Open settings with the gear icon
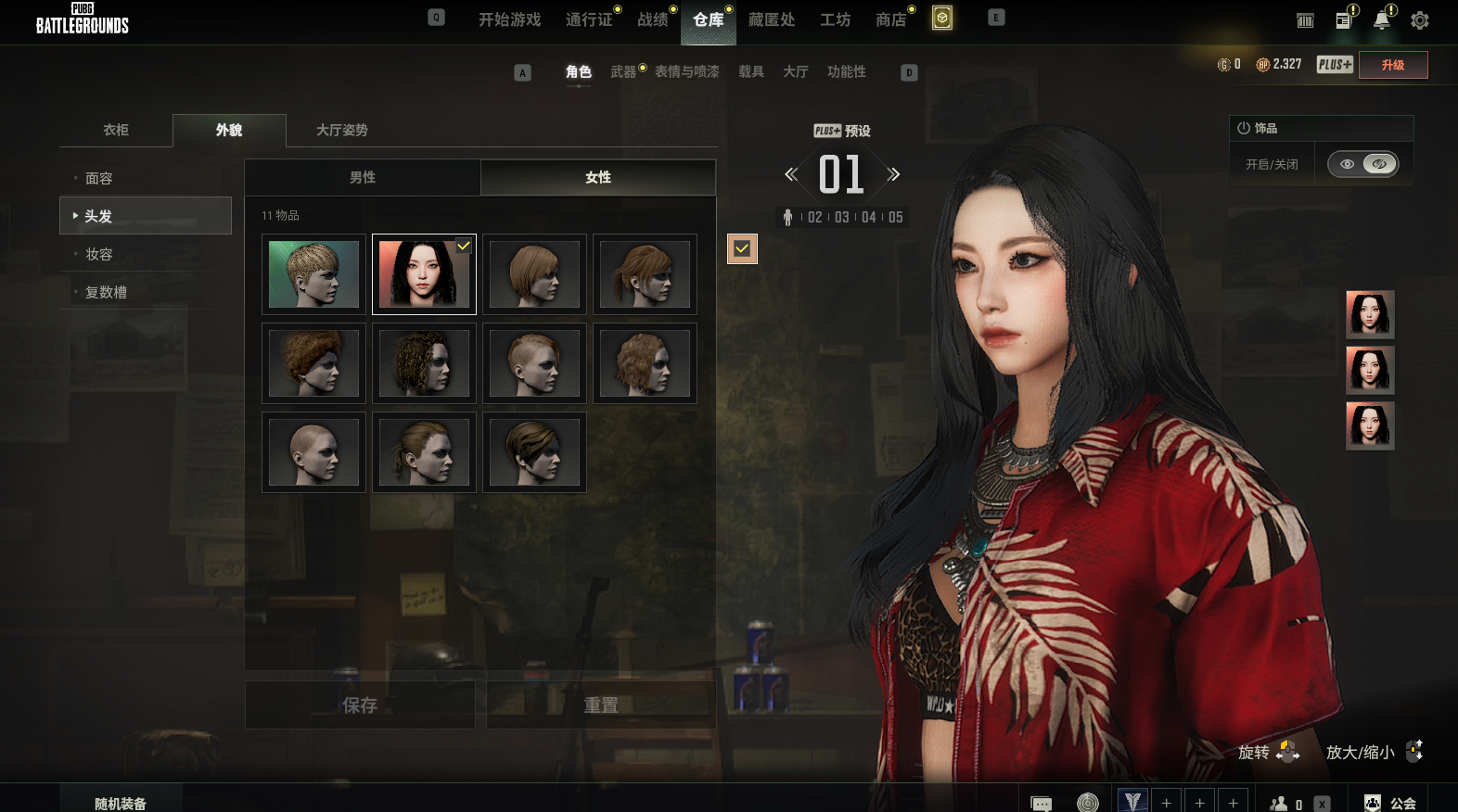Image resolution: width=1458 pixels, height=812 pixels. (1419, 20)
